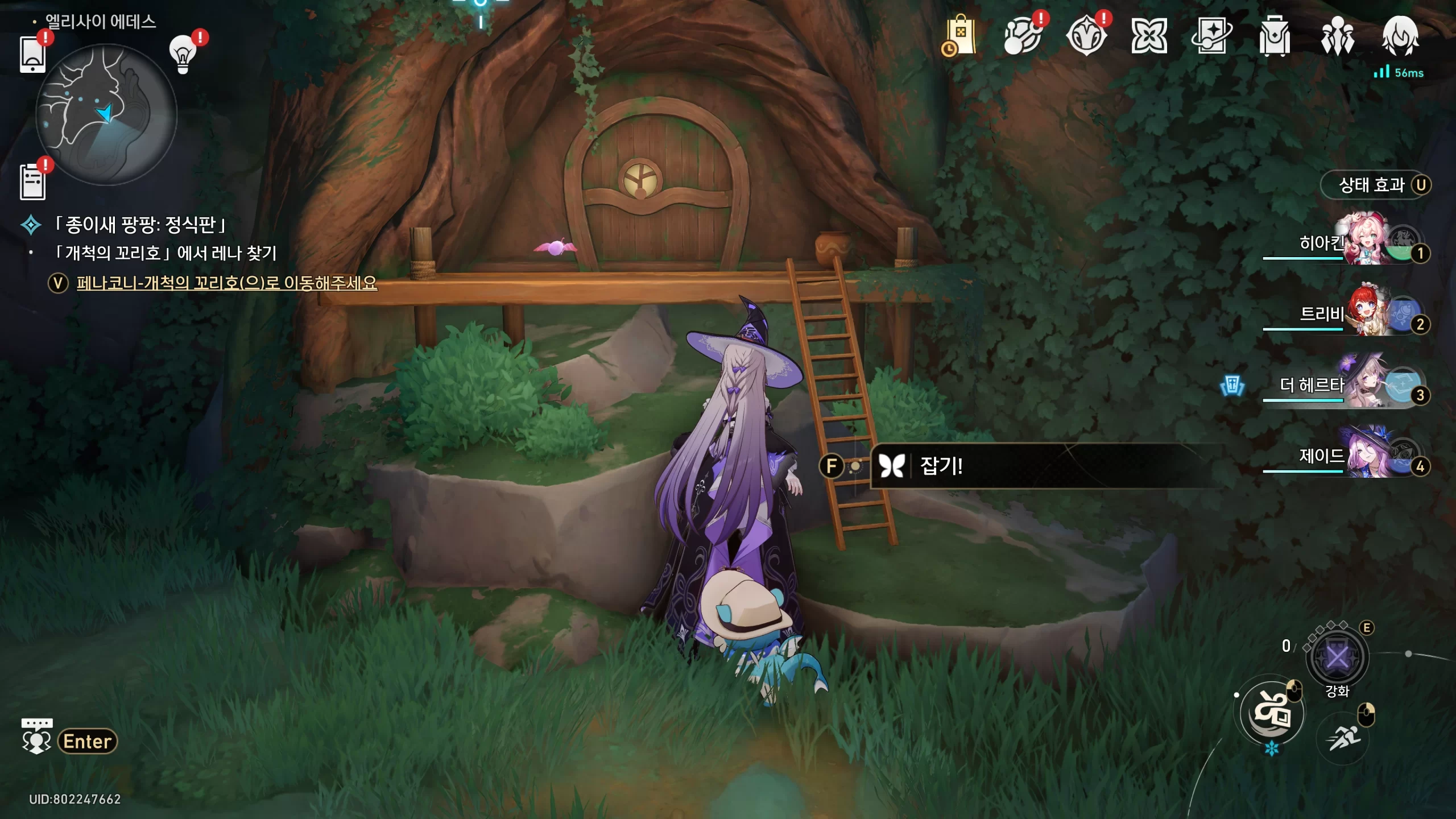Screen dimensions: 1456x819
Task: Select the 종이새 팡팡: 정식판 quest tracker
Action: [139, 225]
